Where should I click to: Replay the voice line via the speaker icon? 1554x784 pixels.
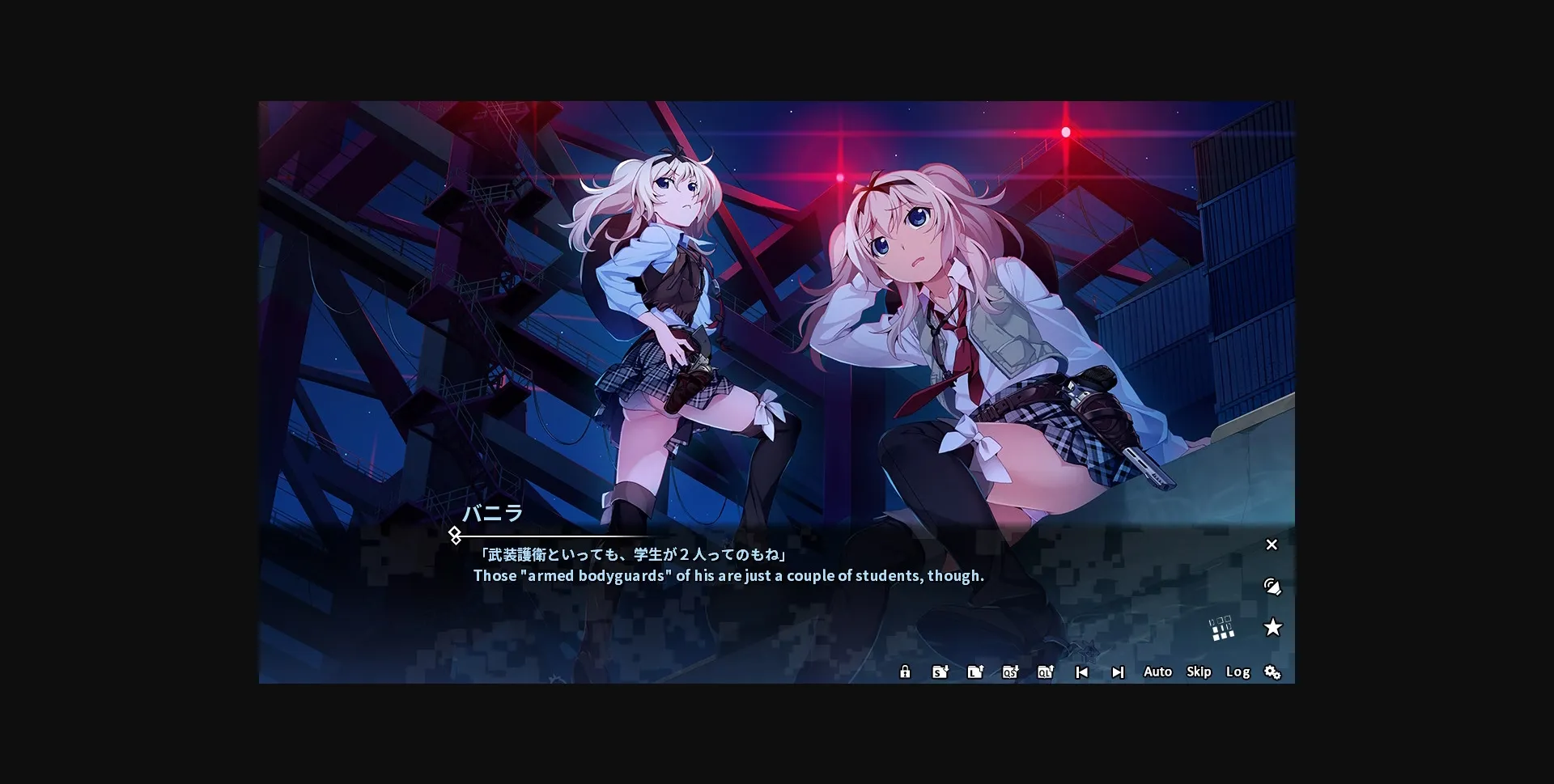1272,586
